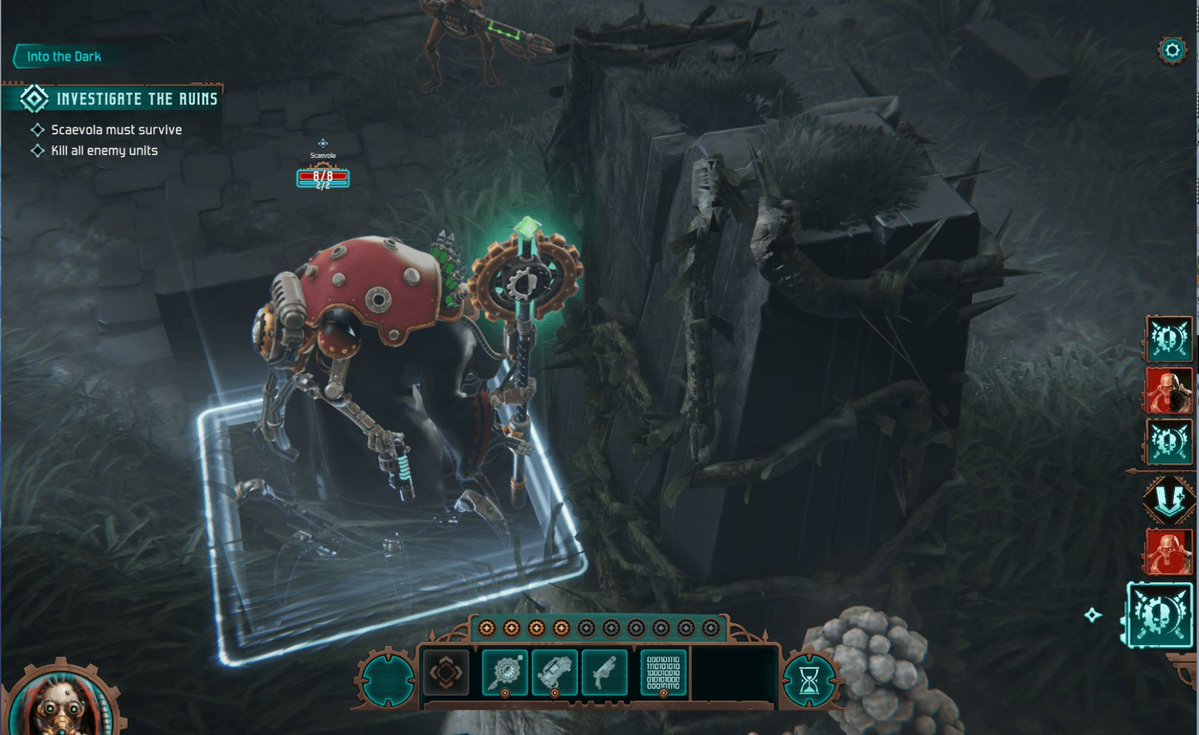Click the Into the Dark mission label

(x=62, y=57)
